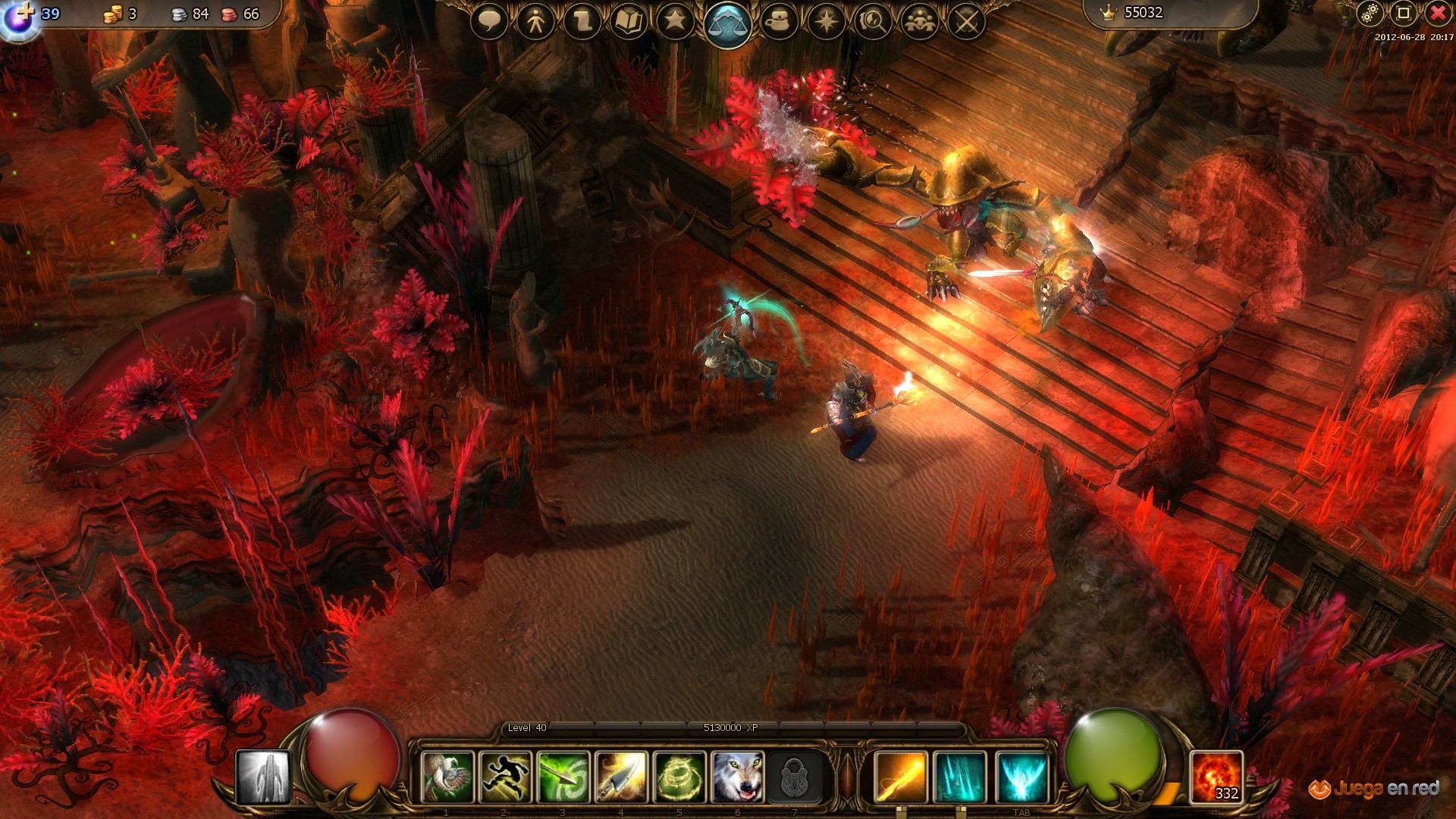This screenshot has height=819, width=1456.
Task: Open the bag inventory icon
Action: coord(779,21)
